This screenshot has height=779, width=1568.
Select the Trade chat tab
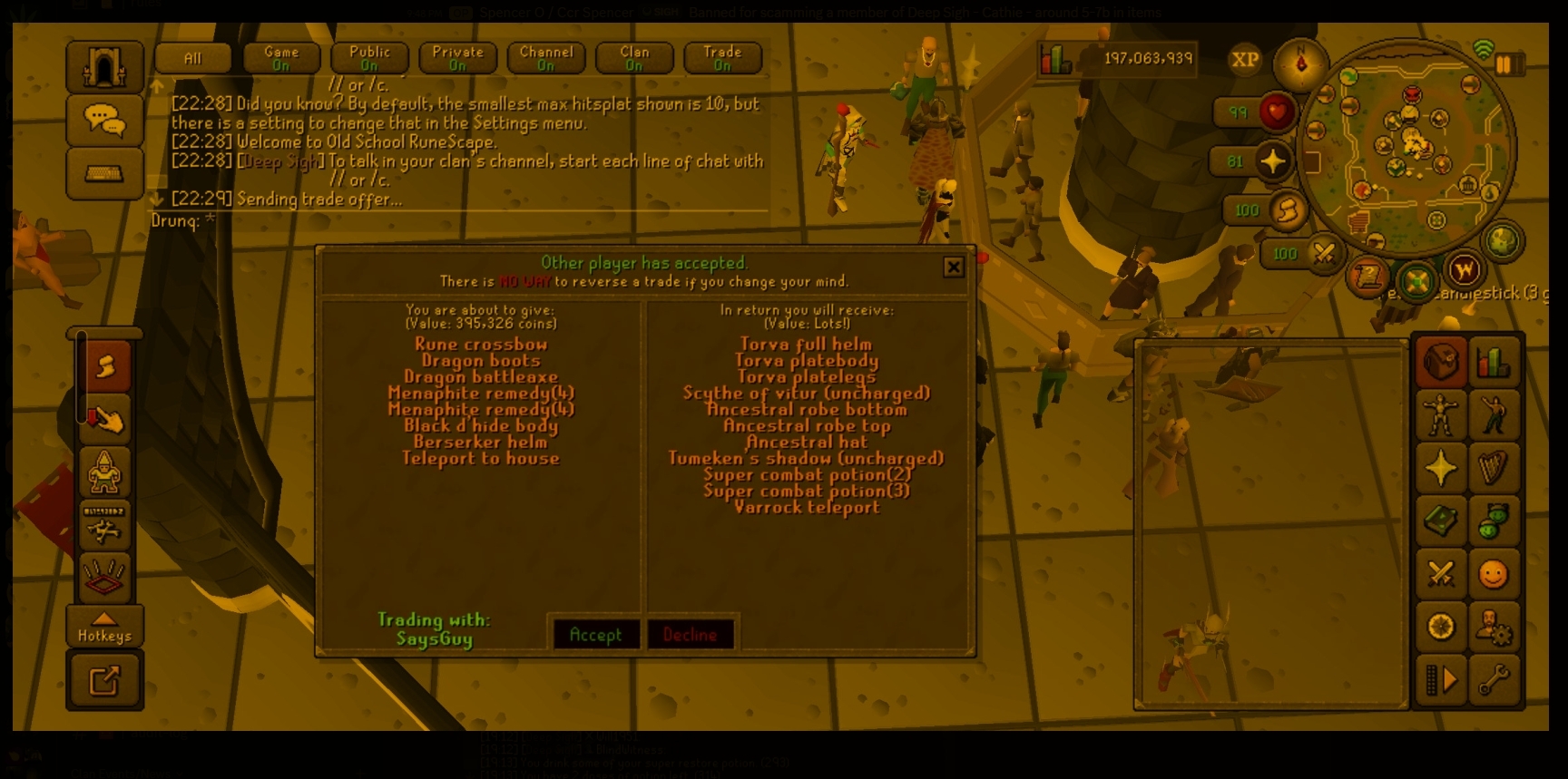[722, 58]
